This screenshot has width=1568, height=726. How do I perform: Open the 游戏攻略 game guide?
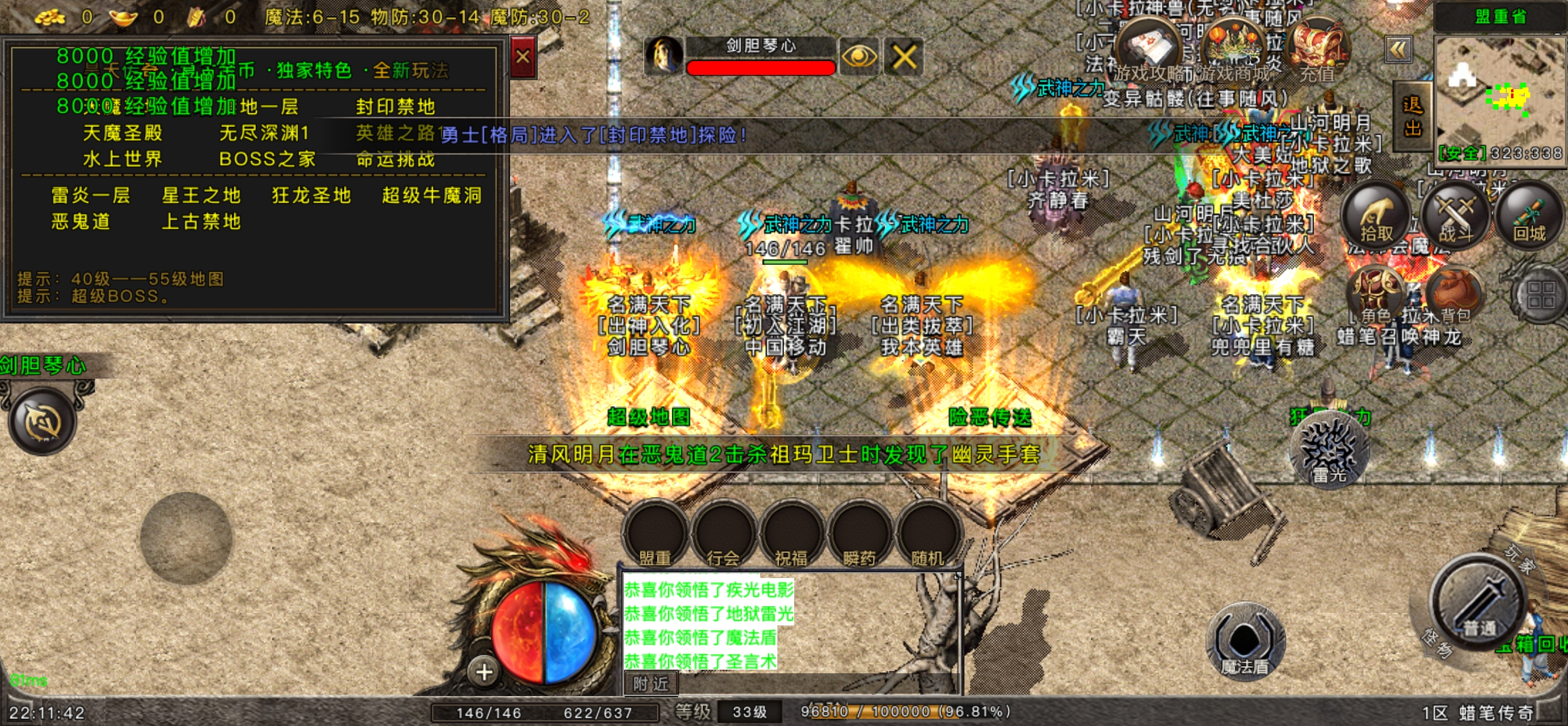(1150, 52)
